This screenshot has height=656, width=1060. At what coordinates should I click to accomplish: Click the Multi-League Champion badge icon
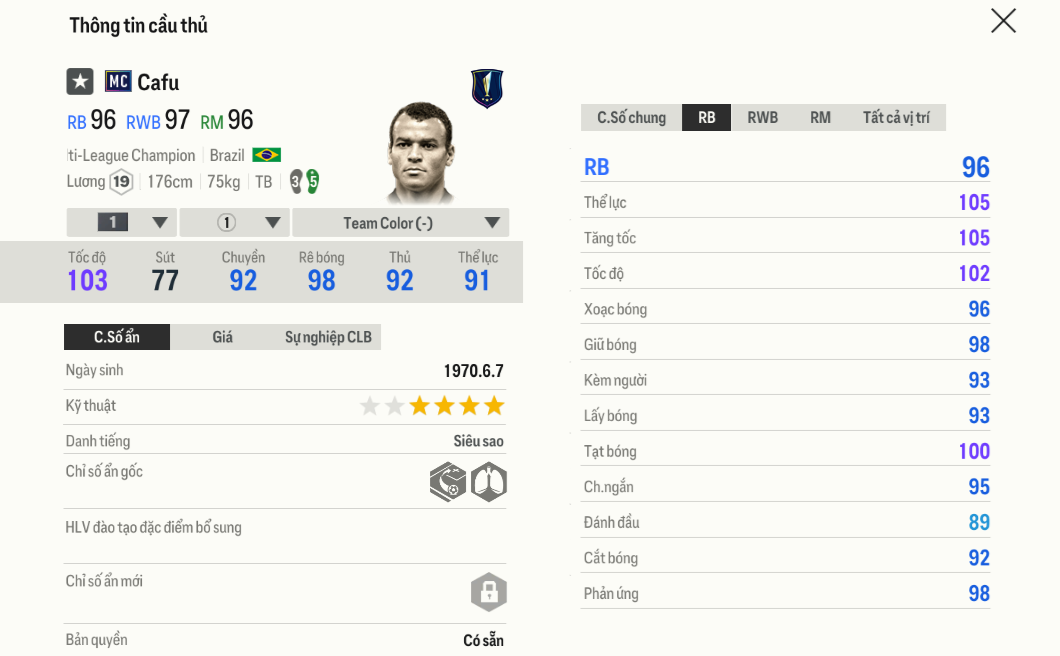click(x=487, y=89)
